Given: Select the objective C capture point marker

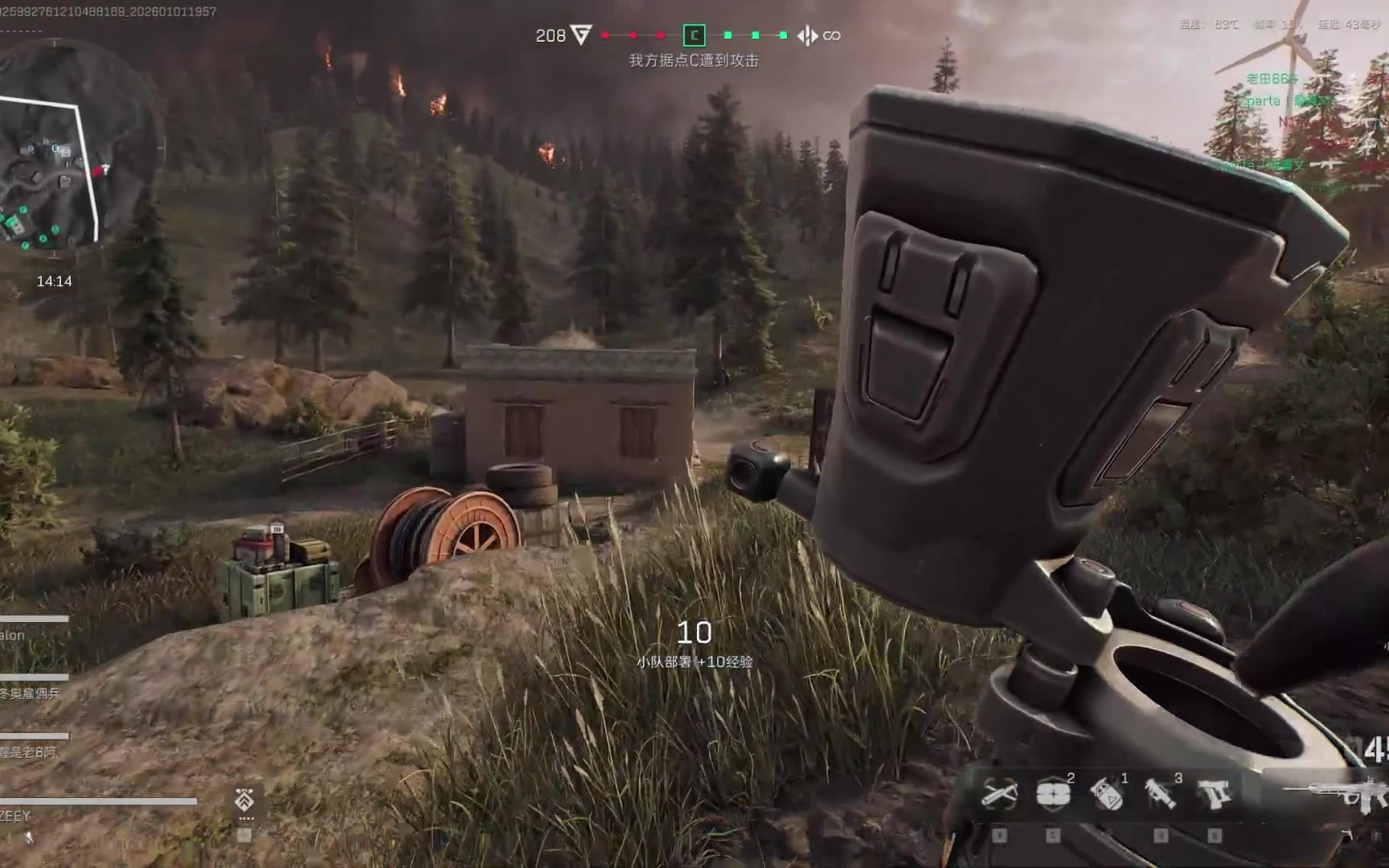Looking at the screenshot, I should (x=694, y=35).
